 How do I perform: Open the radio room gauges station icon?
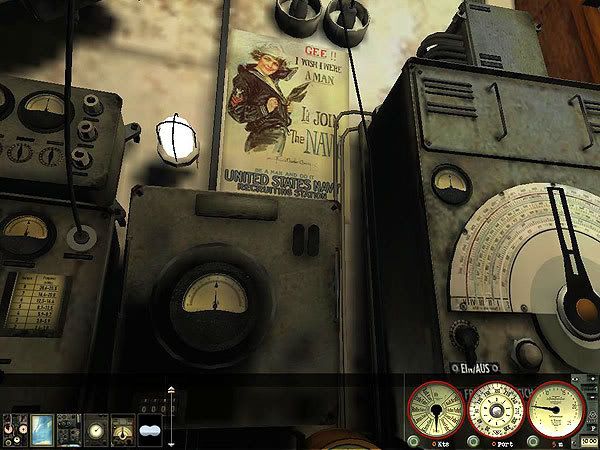pos(14,428)
